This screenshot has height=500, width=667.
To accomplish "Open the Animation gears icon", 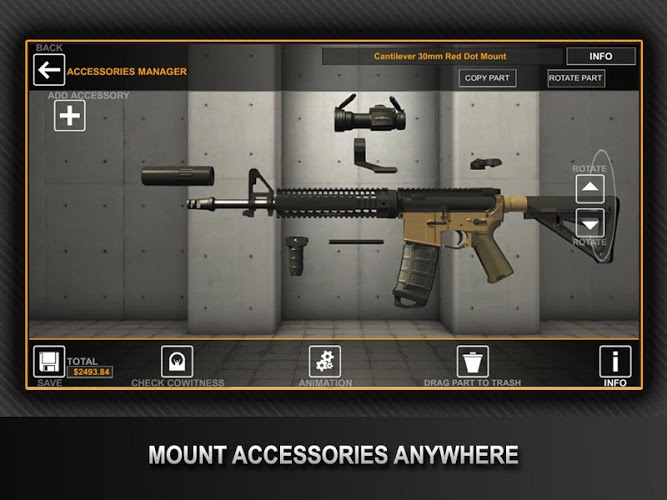I will pyautogui.click(x=324, y=361).
